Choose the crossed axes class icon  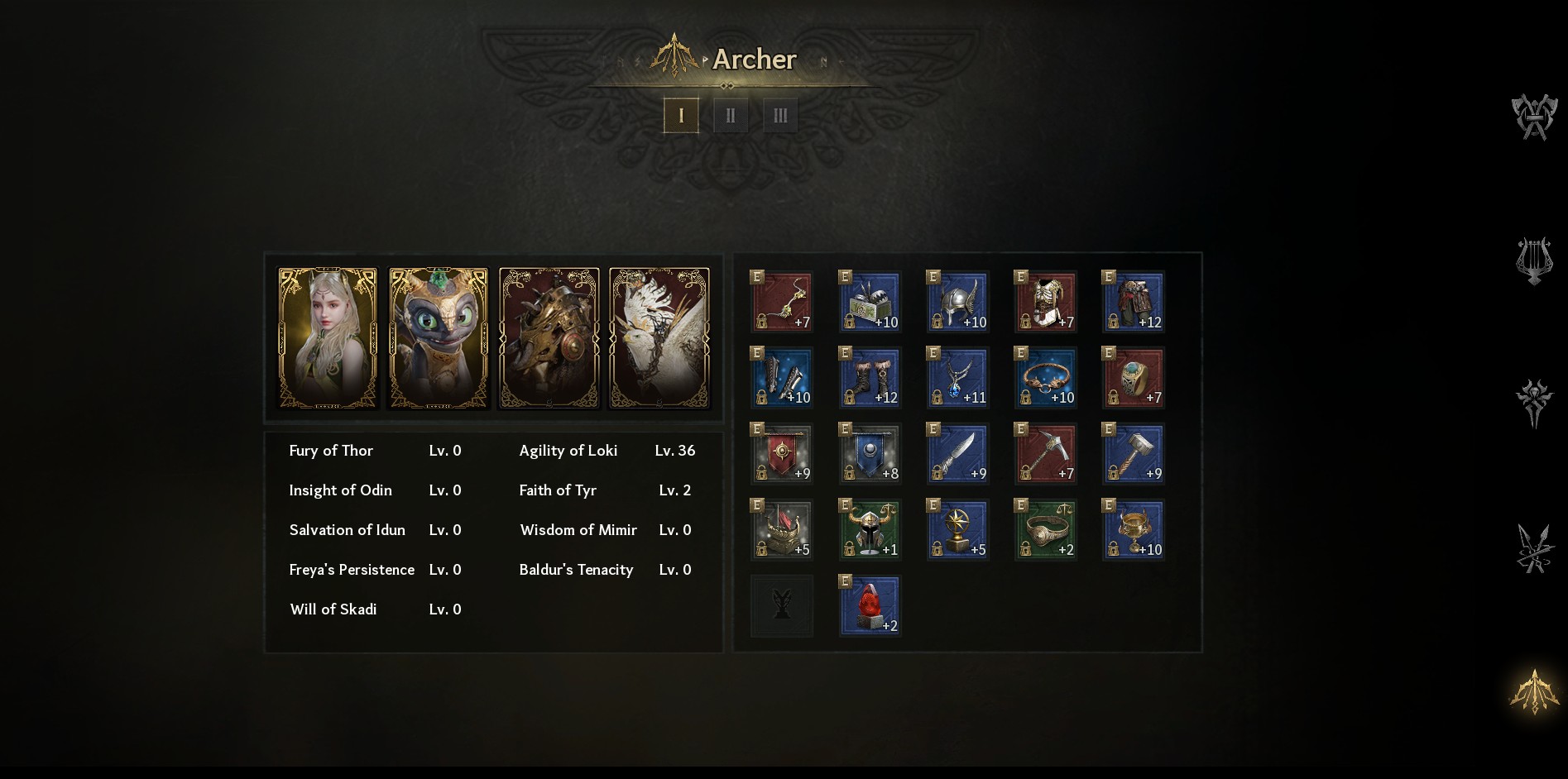tap(1534, 117)
